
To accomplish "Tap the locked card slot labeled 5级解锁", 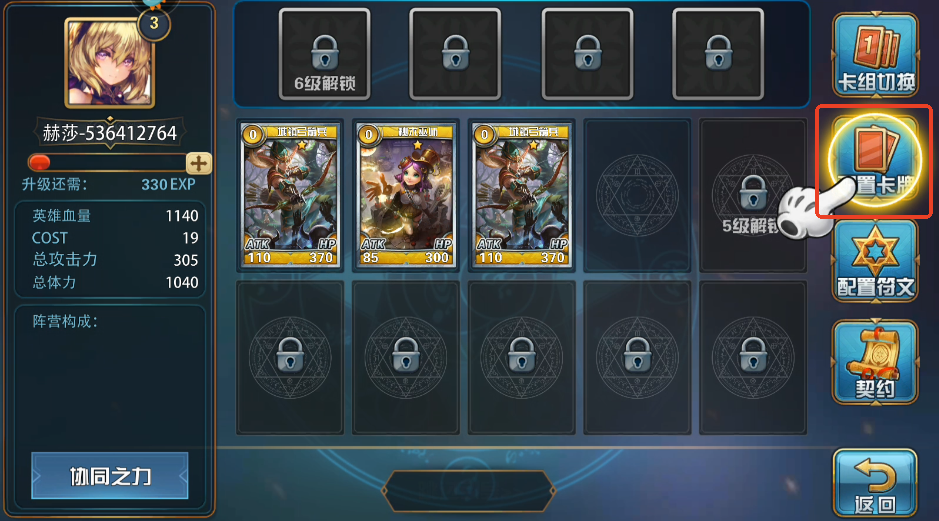I will (751, 196).
